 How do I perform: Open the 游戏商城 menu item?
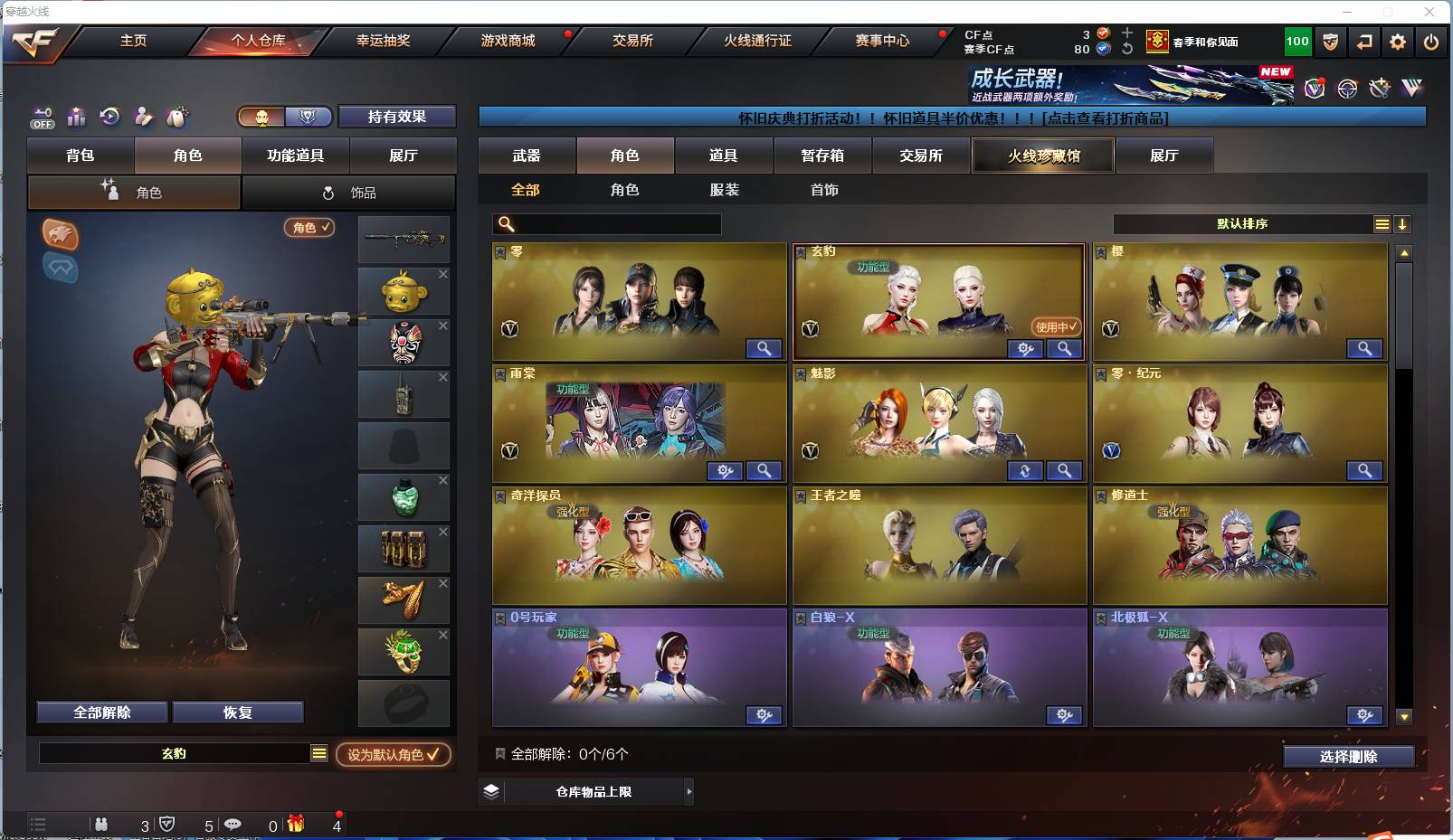[x=507, y=42]
